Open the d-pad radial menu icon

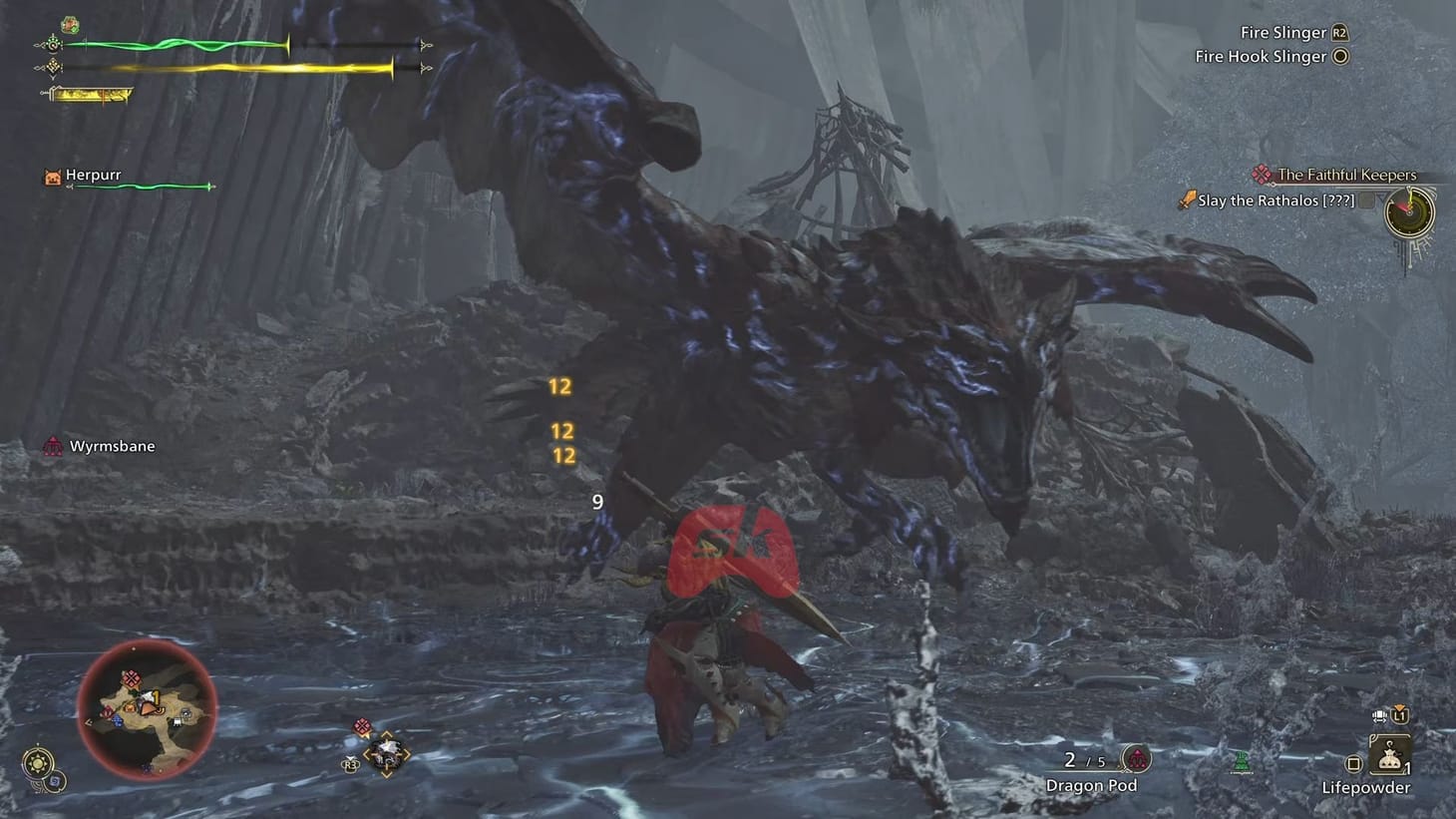[x=386, y=753]
